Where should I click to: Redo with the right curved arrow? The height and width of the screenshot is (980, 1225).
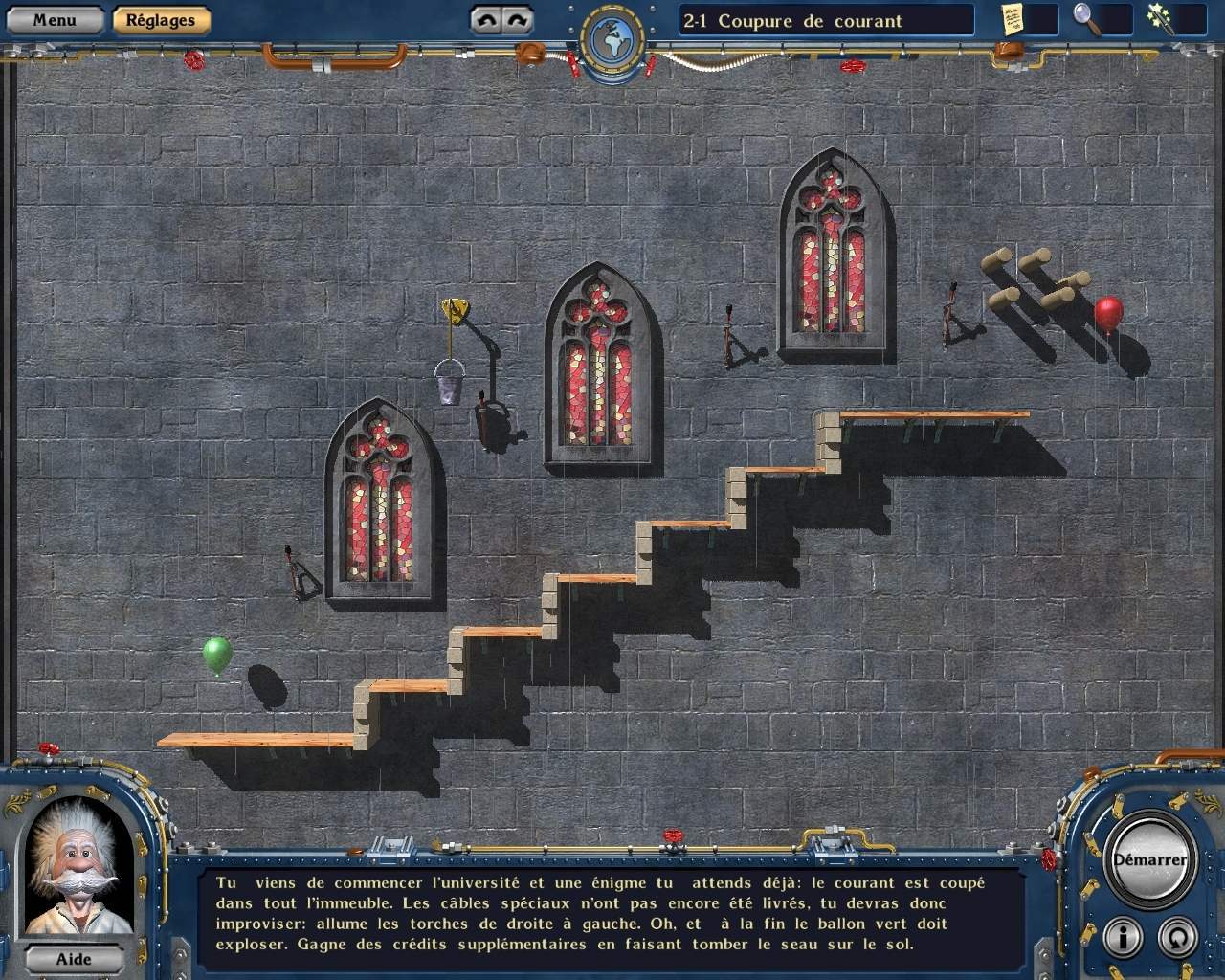516,20
